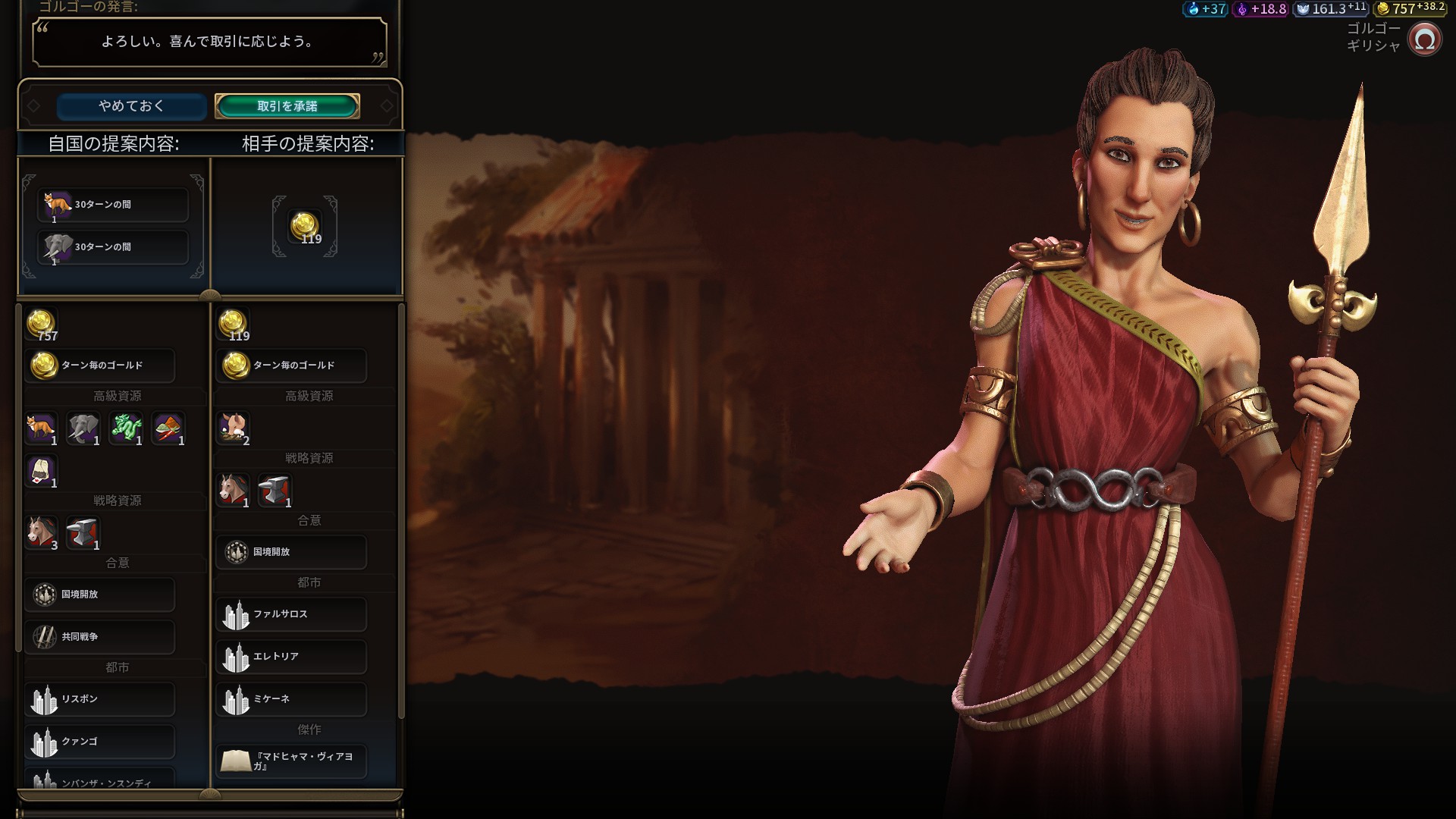The image size is (1456, 819).
Task: Accept the trade with 取引を承諾
Action: pos(287,106)
